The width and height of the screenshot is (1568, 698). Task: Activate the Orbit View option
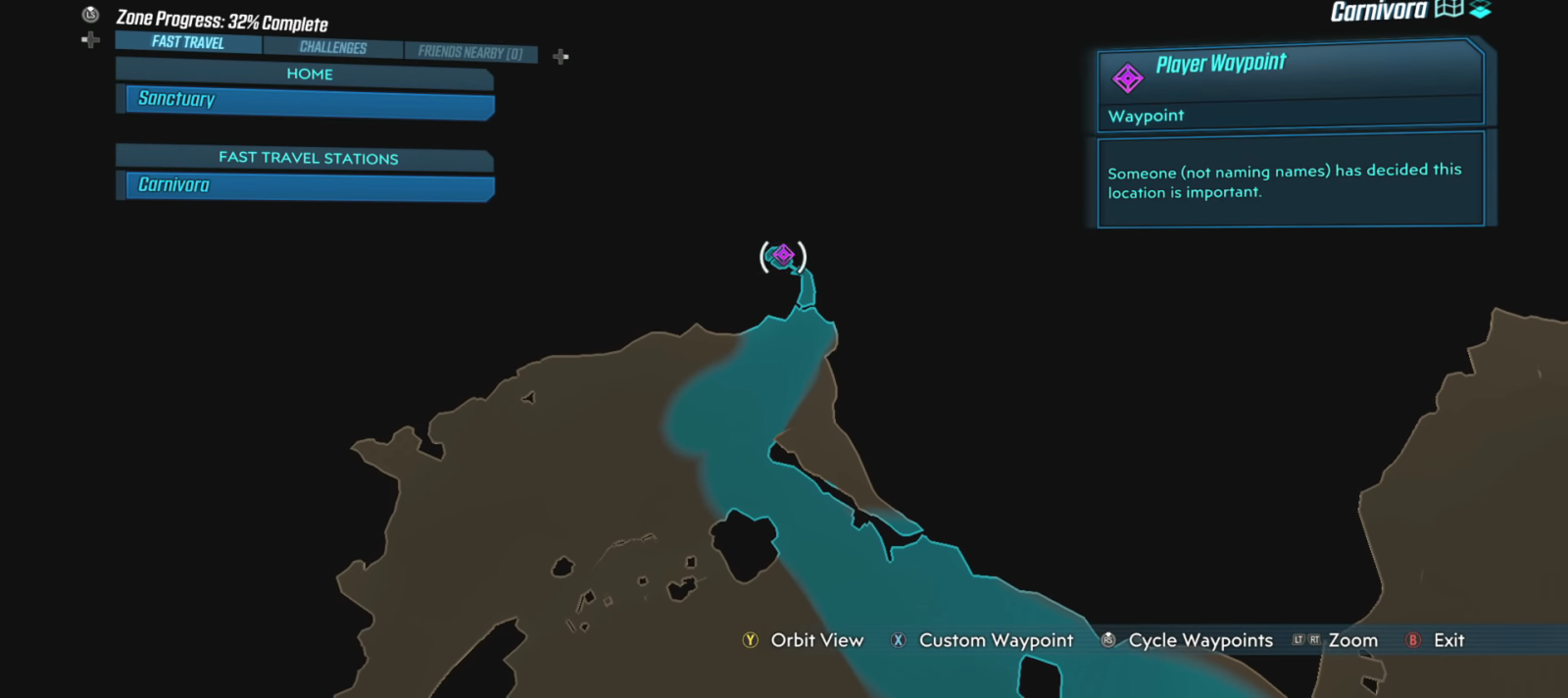pos(805,640)
